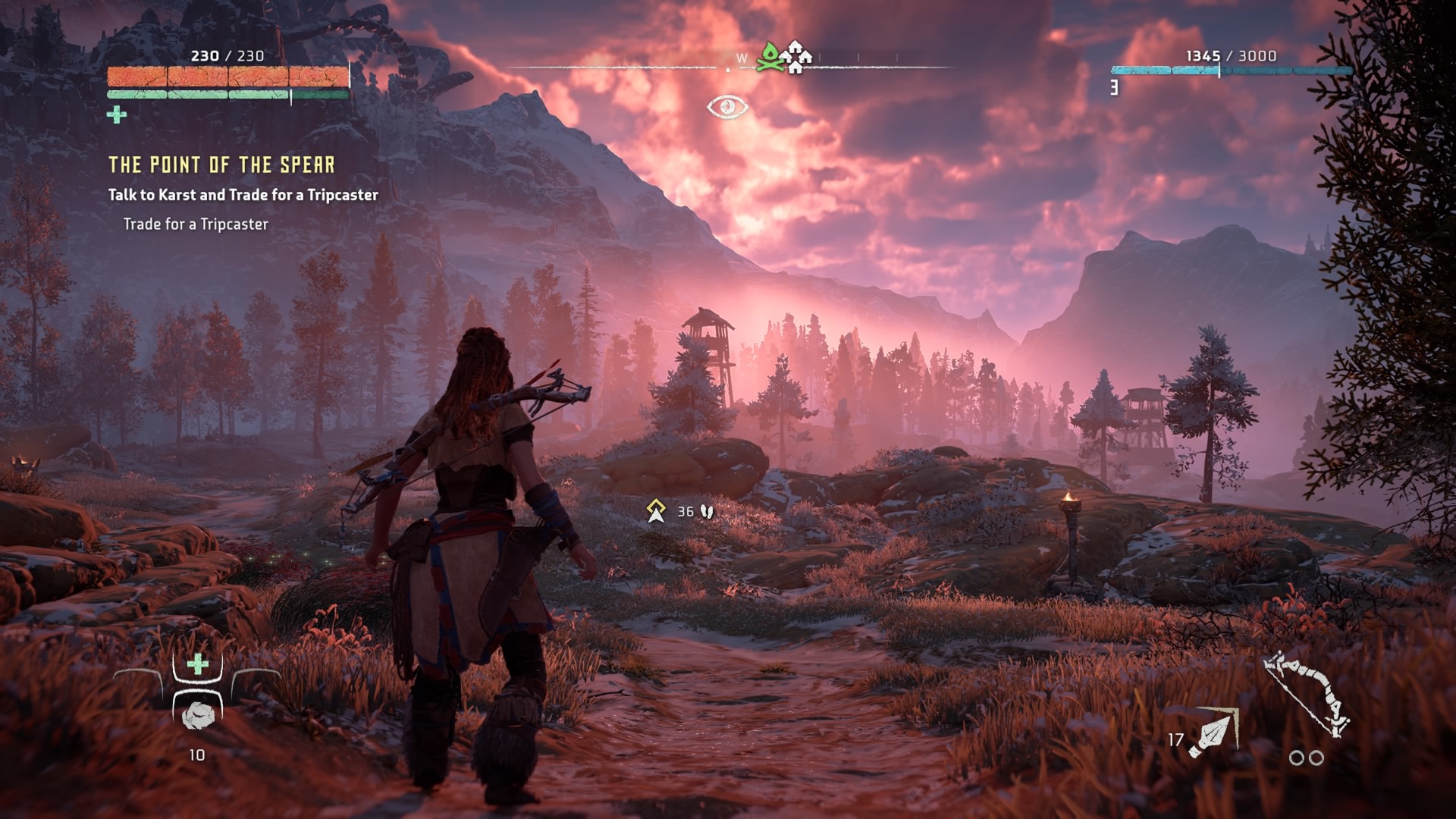Select the quest waypoint marker showing 36

coord(656,511)
